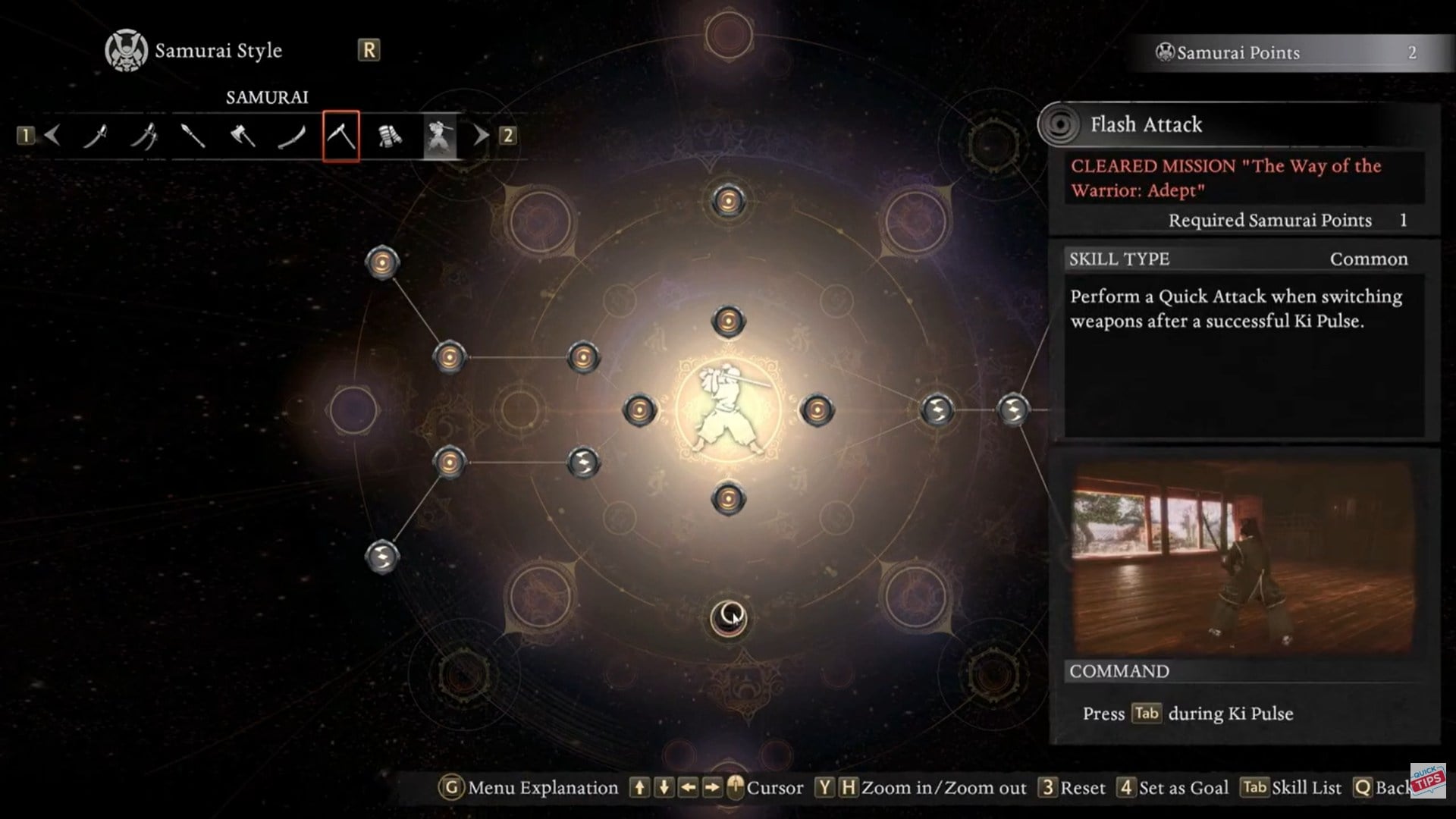Click the left arrow of the weapon tabs

coord(52,136)
